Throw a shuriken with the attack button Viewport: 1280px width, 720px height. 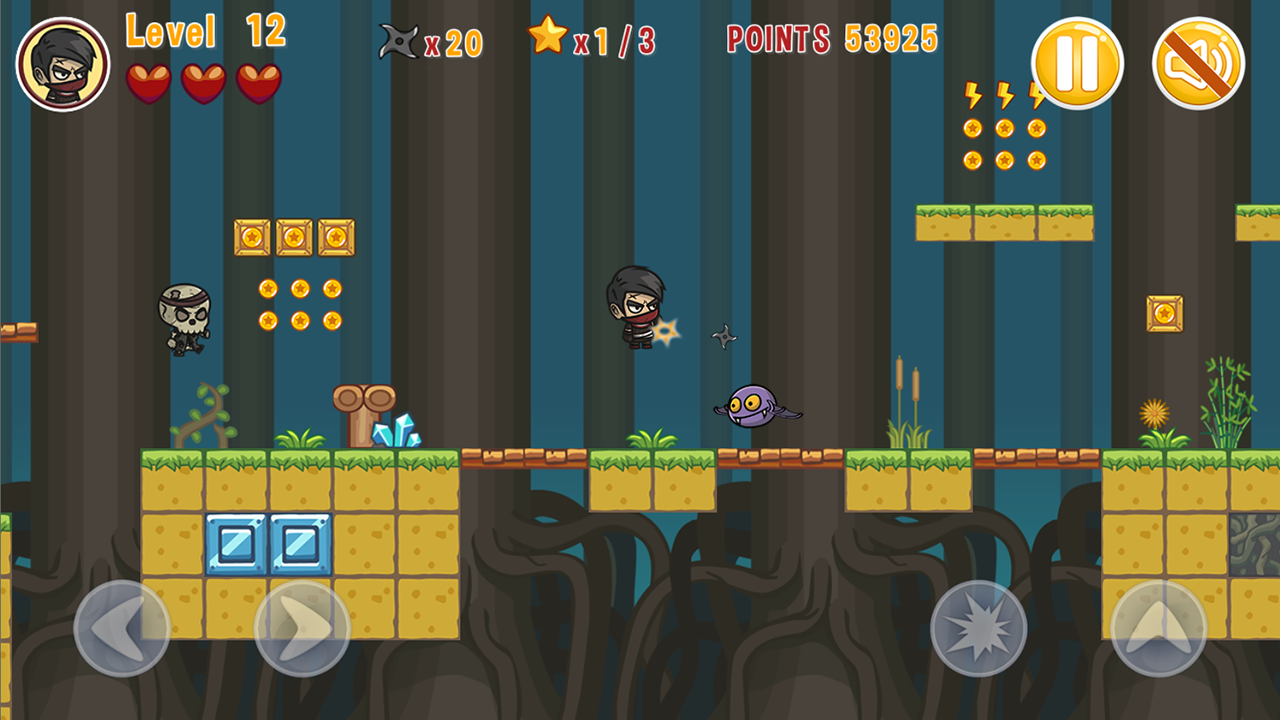[x=978, y=628]
